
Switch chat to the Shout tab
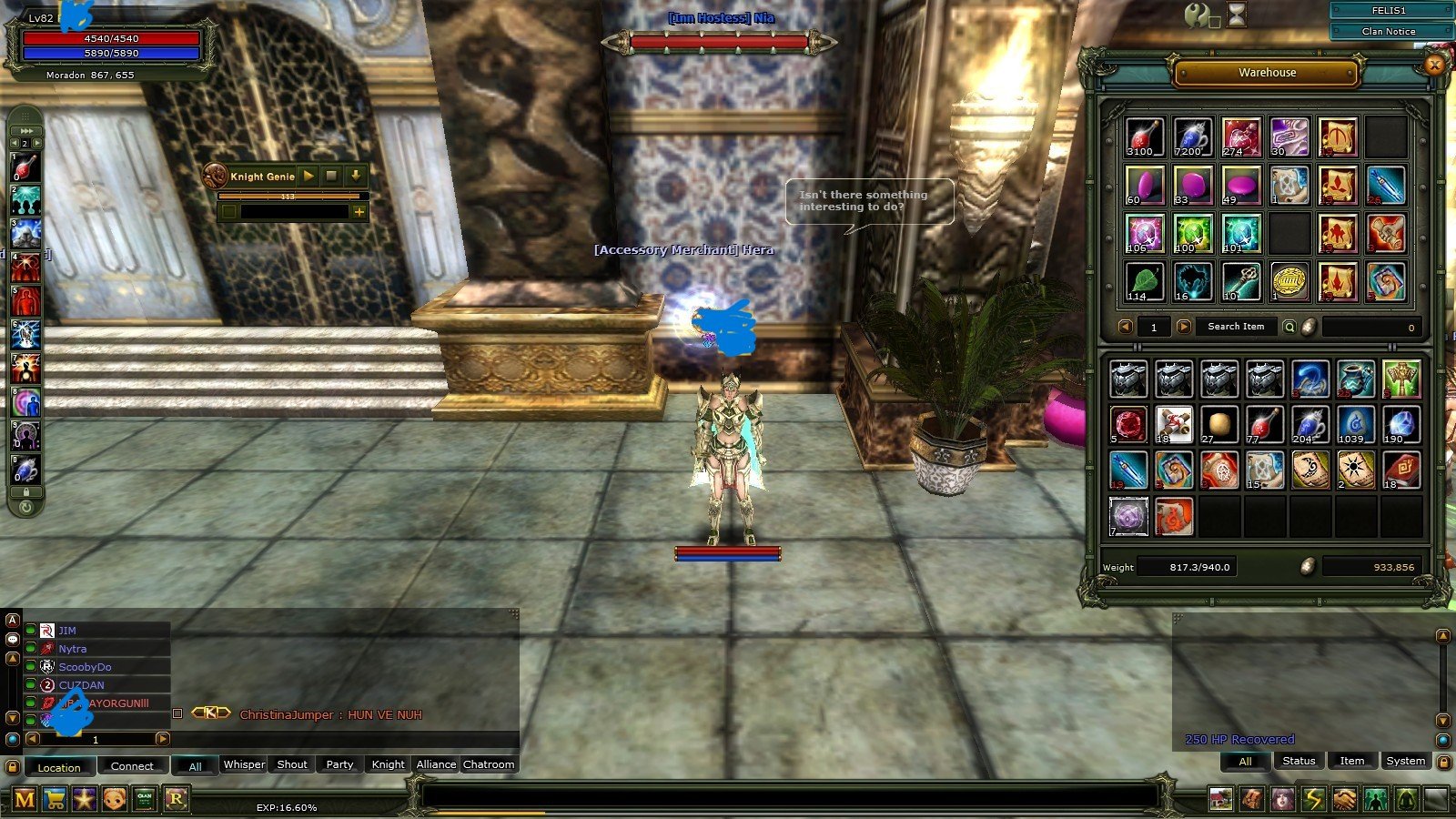(291, 765)
